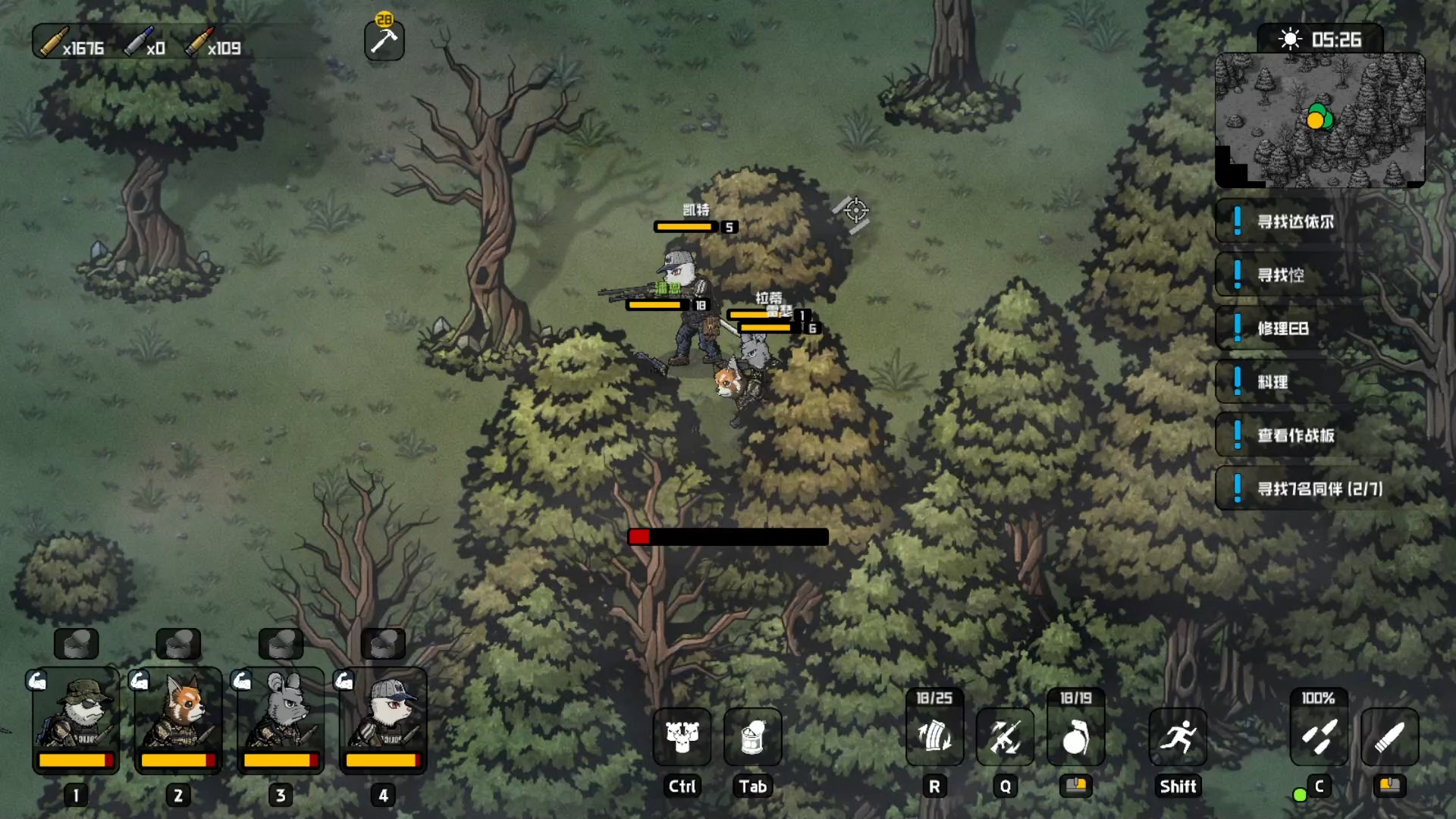Use the canned food item icon
Viewport: 1456px width, 819px height.
tap(753, 736)
